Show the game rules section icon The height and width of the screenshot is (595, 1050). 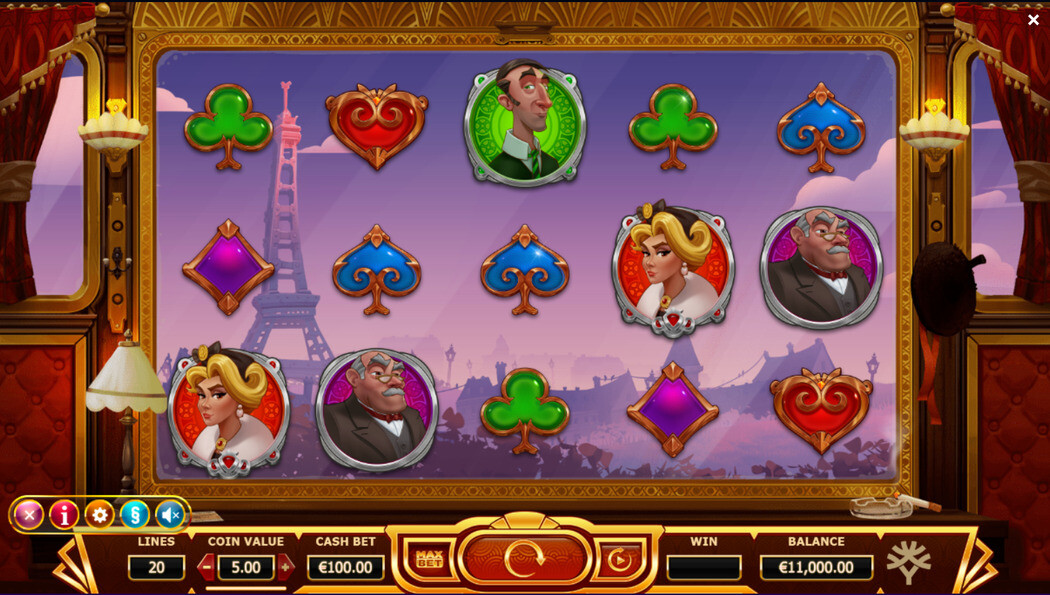click(134, 515)
